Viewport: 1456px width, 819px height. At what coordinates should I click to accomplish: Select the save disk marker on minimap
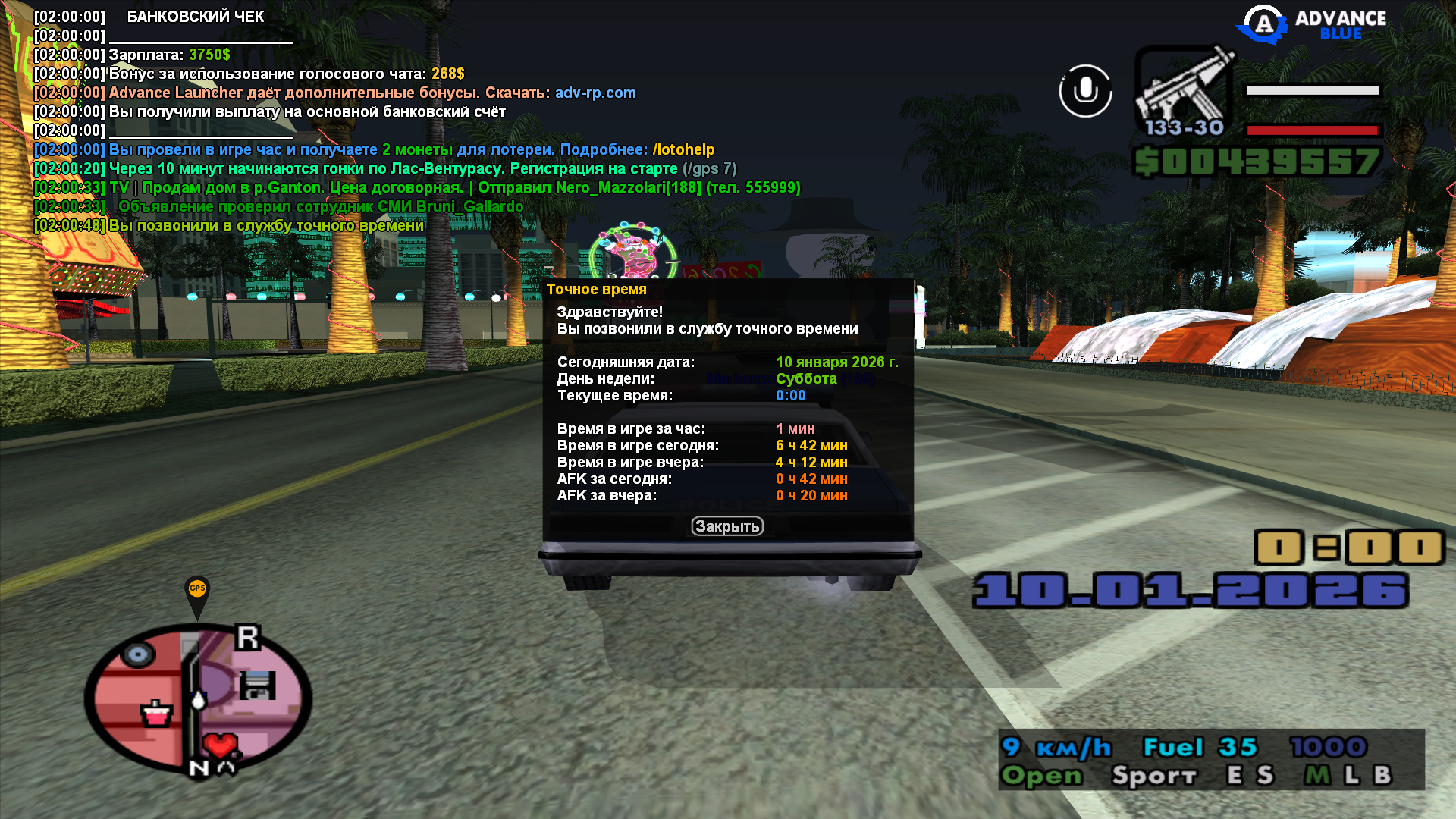pos(257,685)
